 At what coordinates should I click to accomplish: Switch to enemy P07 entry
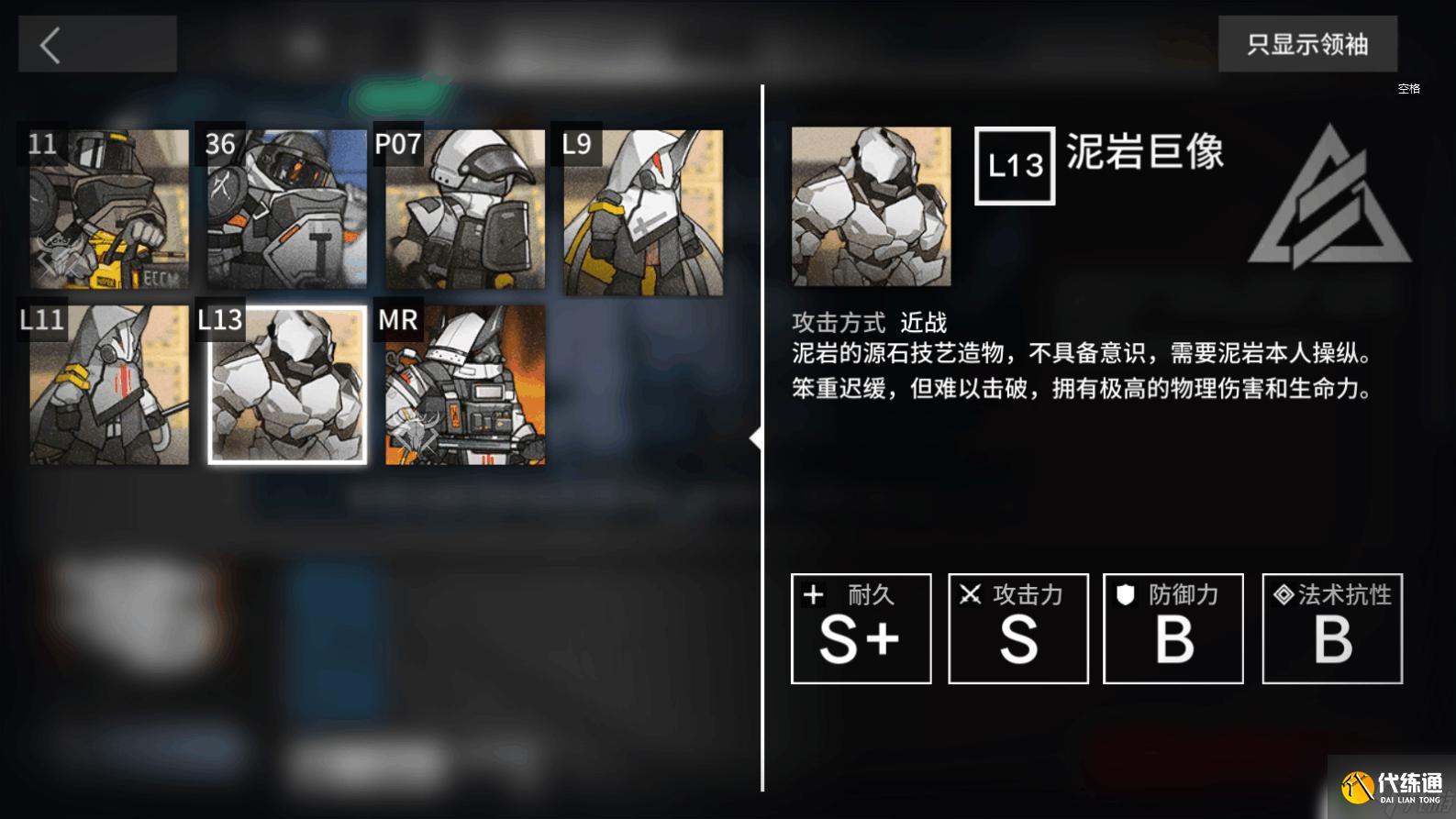point(463,211)
